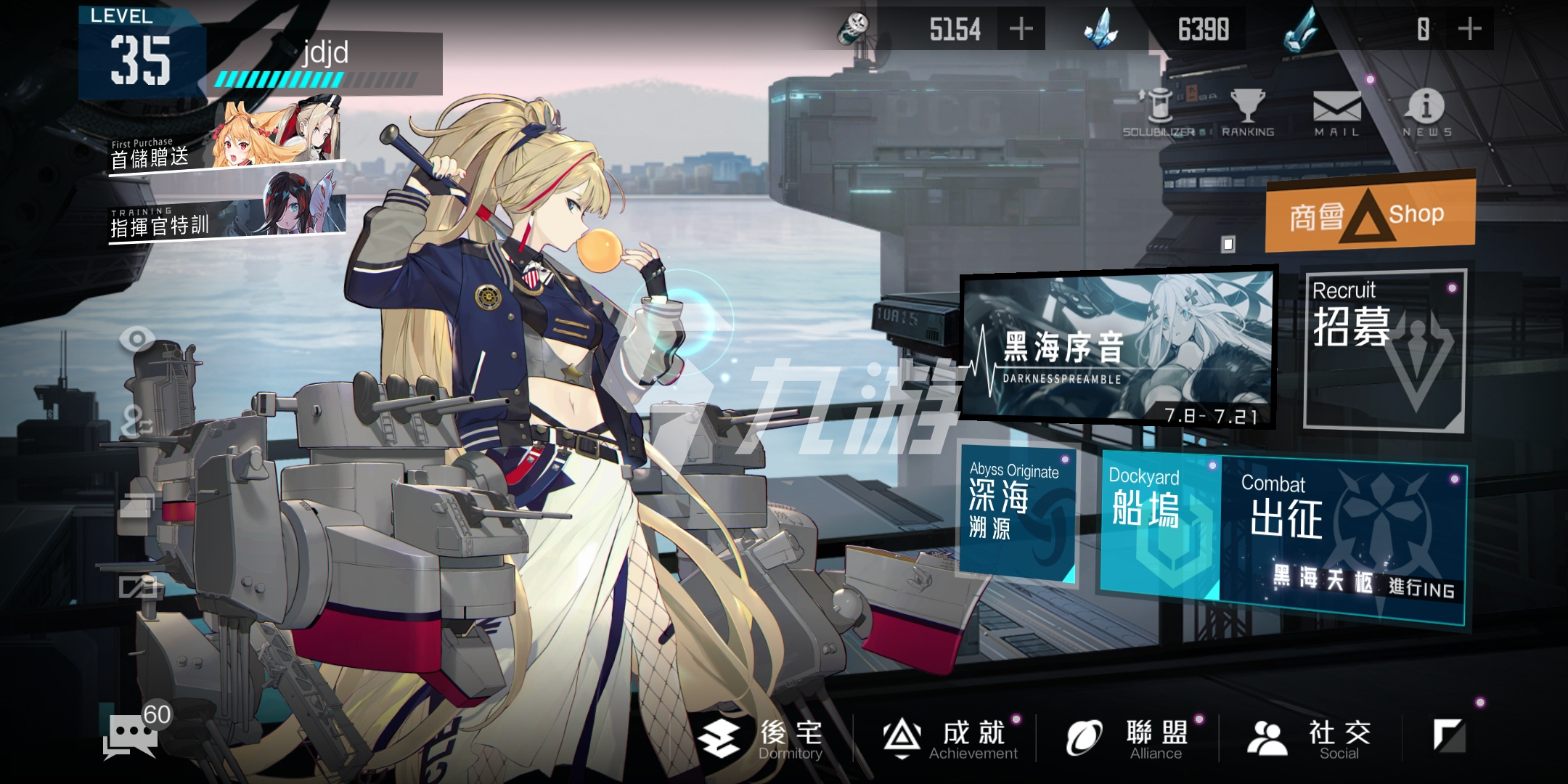Open Abyss Originate mode
Image resolution: width=1568 pixels, height=784 pixels.
click(1016, 513)
